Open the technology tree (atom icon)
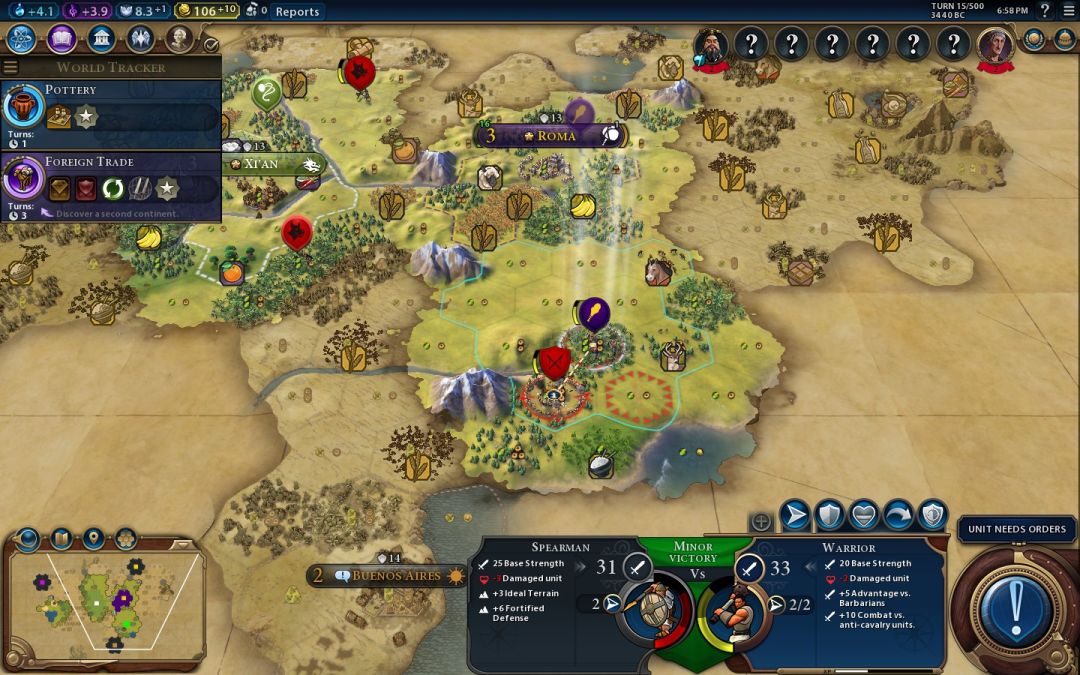 pyautogui.click(x=22, y=39)
